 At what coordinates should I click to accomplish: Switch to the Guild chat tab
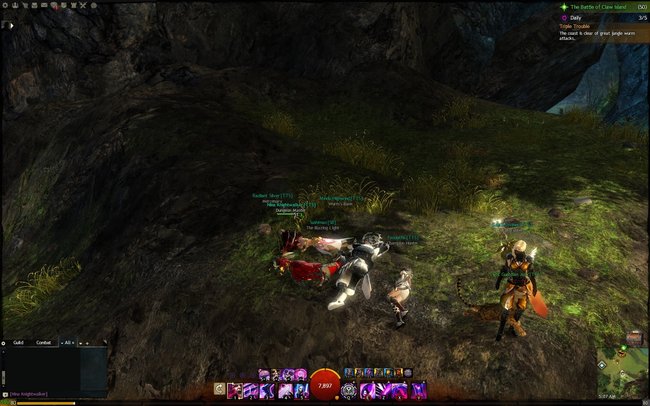[18, 343]
